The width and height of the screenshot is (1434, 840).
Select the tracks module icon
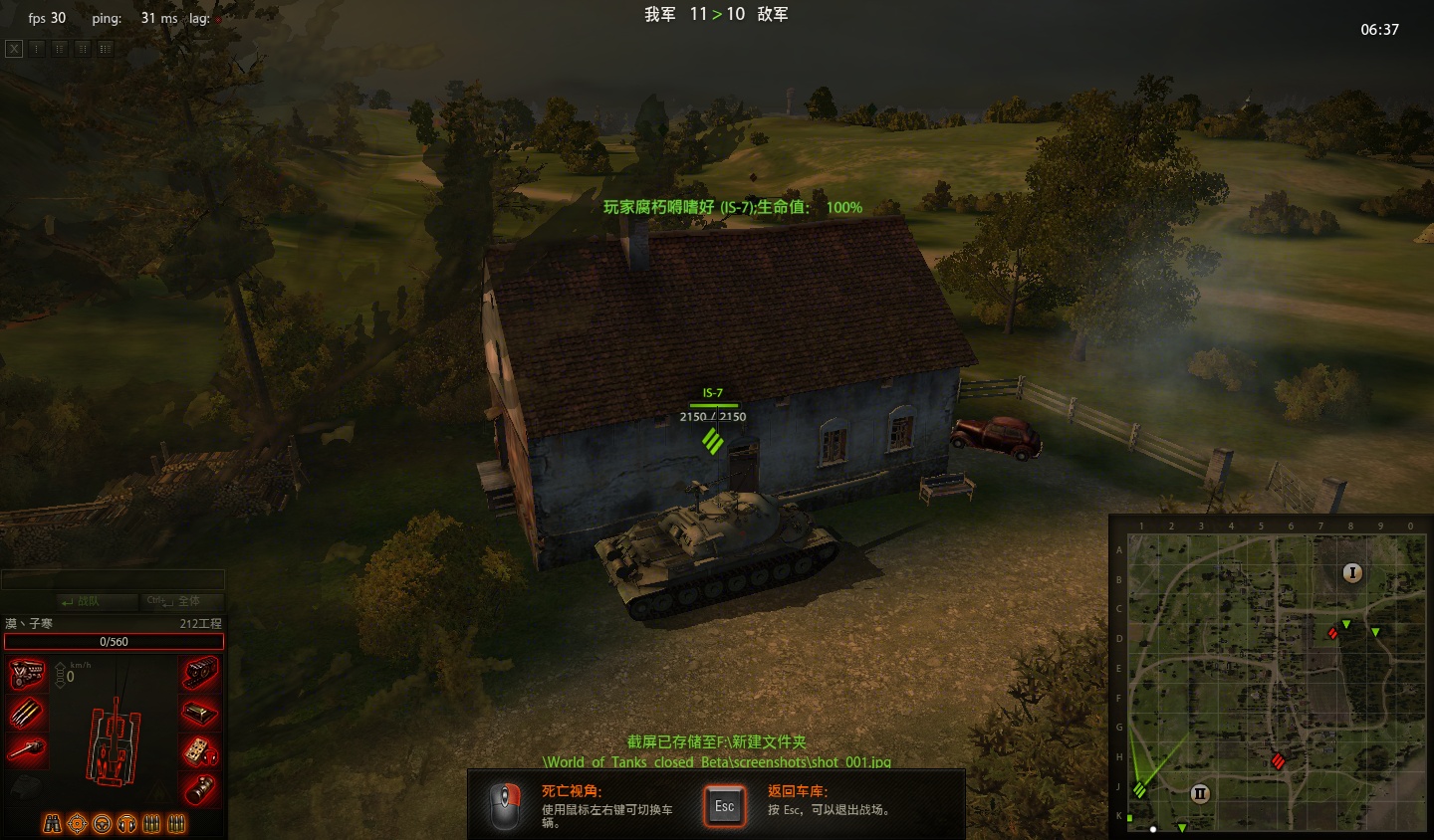pos(200,674)
